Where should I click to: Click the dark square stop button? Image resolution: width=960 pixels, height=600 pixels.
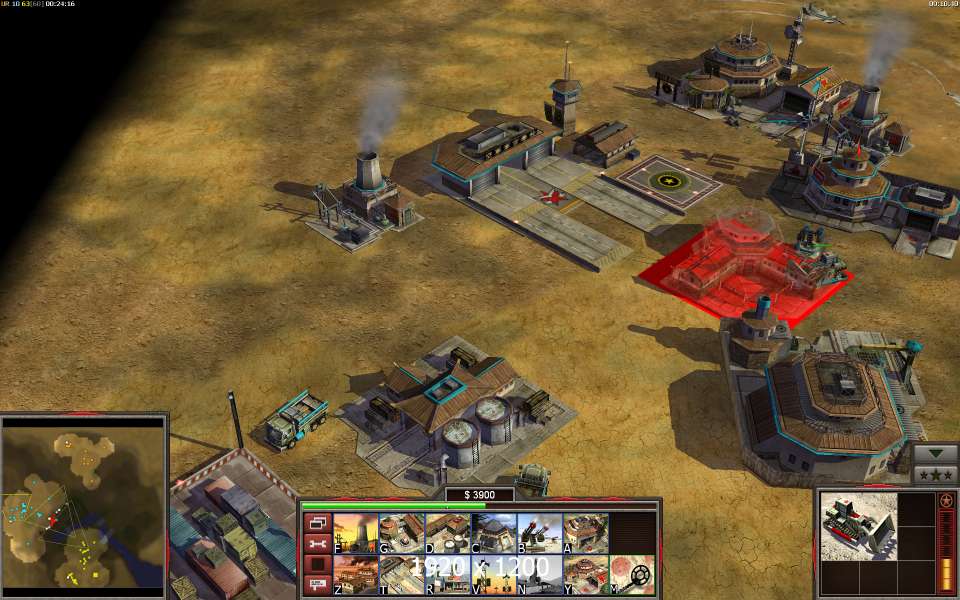317,565
